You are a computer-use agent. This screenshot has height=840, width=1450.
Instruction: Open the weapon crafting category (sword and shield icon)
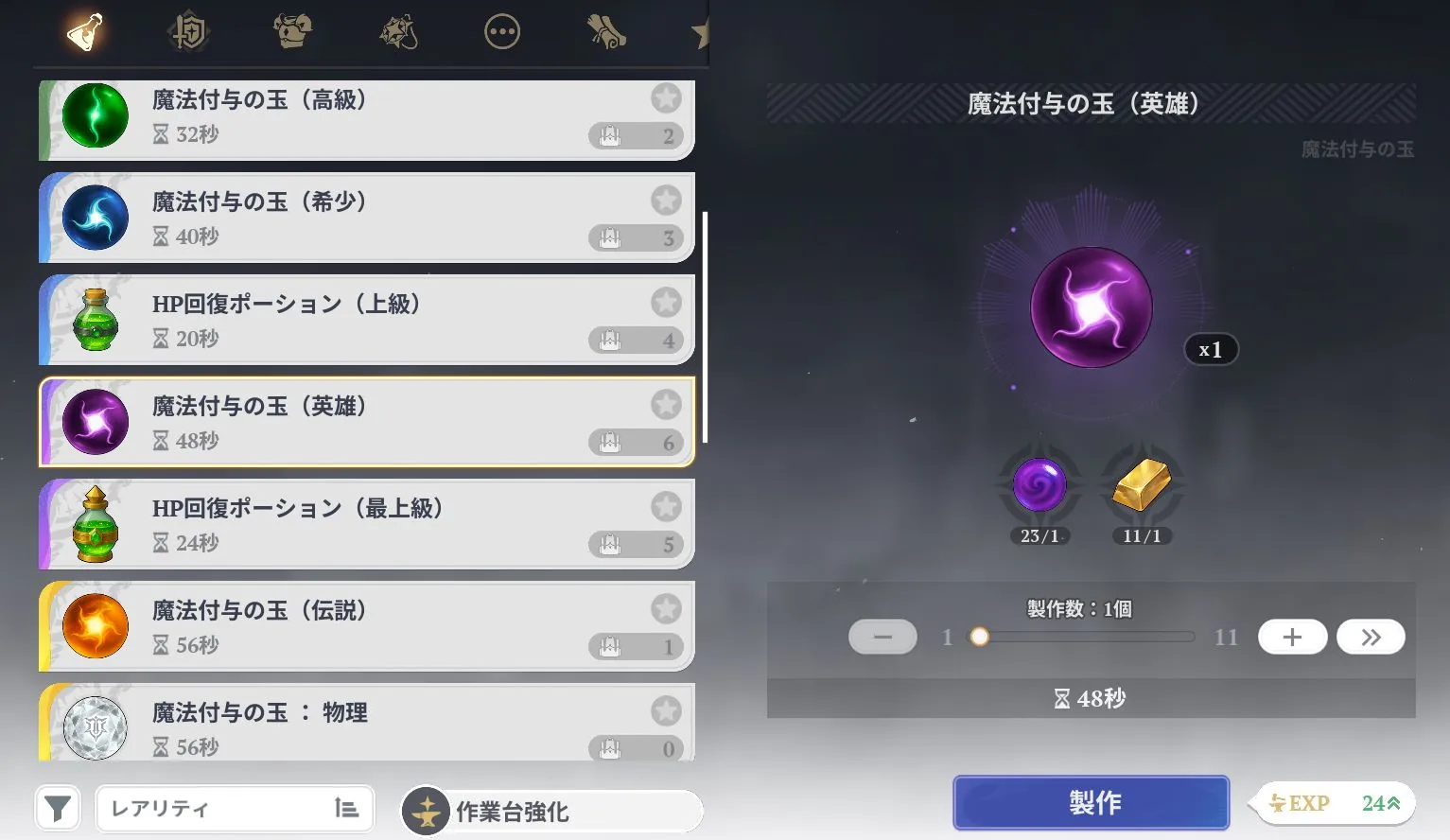pyautogui.click(x=188, y=31)
